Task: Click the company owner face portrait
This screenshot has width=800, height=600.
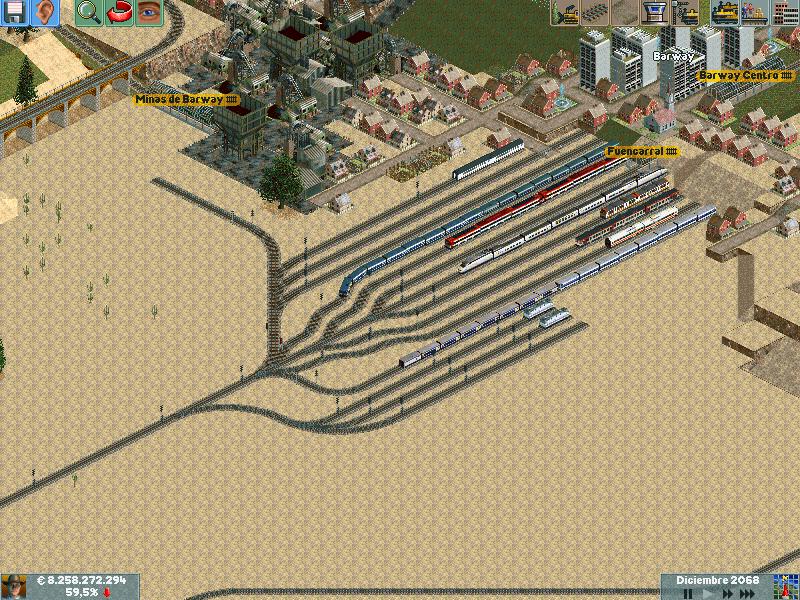Action: point(14,586)
